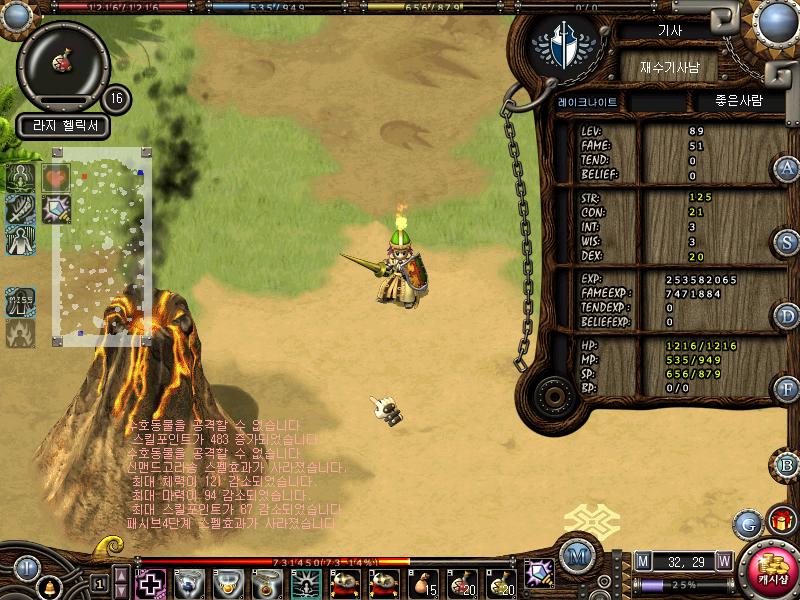Click the round F side button
Screen dimensions: 800x600
[x=787, y=389]
